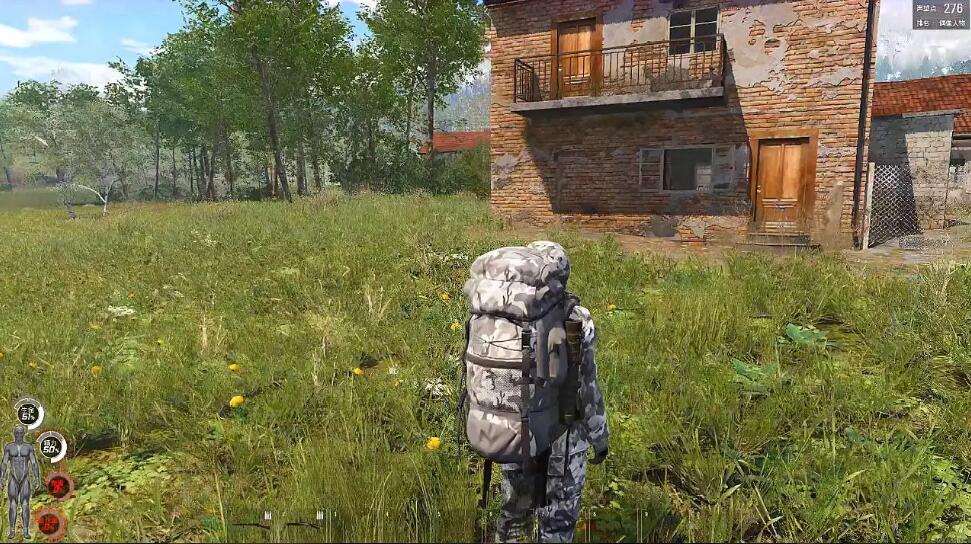
Task: Check the lower red status warning icon
Action: click(48, 521)
